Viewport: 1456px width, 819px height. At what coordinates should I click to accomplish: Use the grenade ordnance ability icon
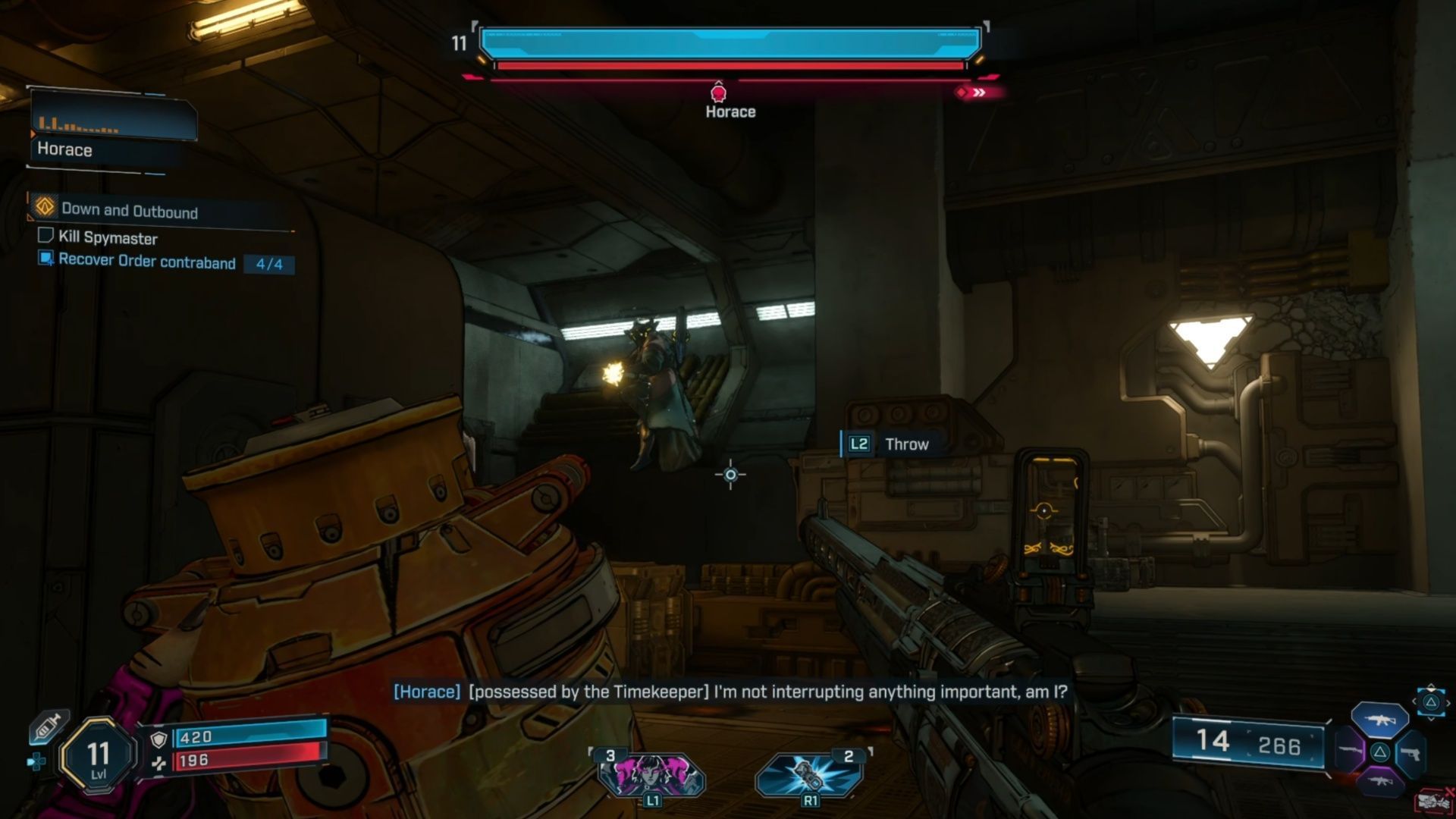pos(808,773)
